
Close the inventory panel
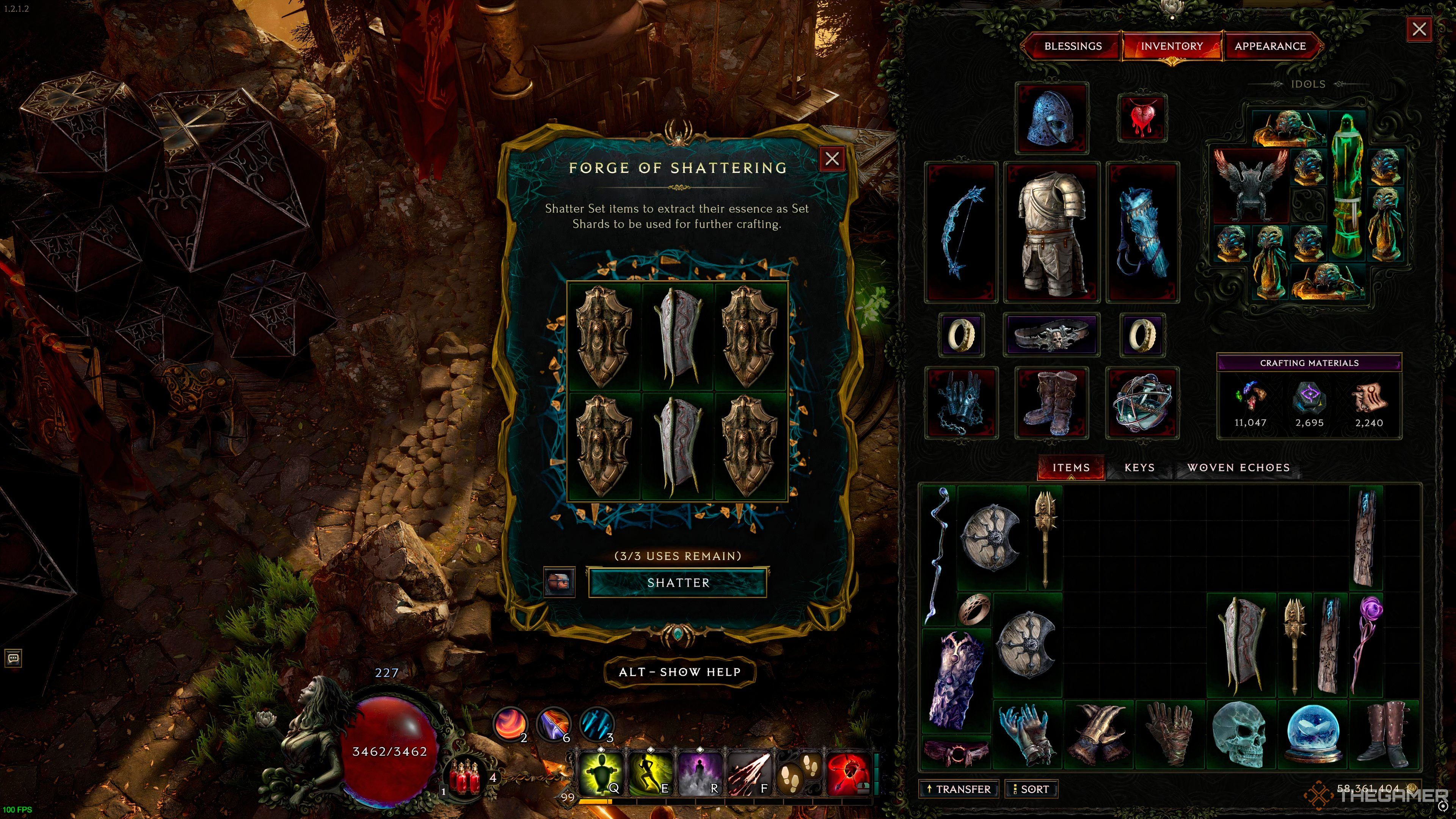pos(1419,30)
